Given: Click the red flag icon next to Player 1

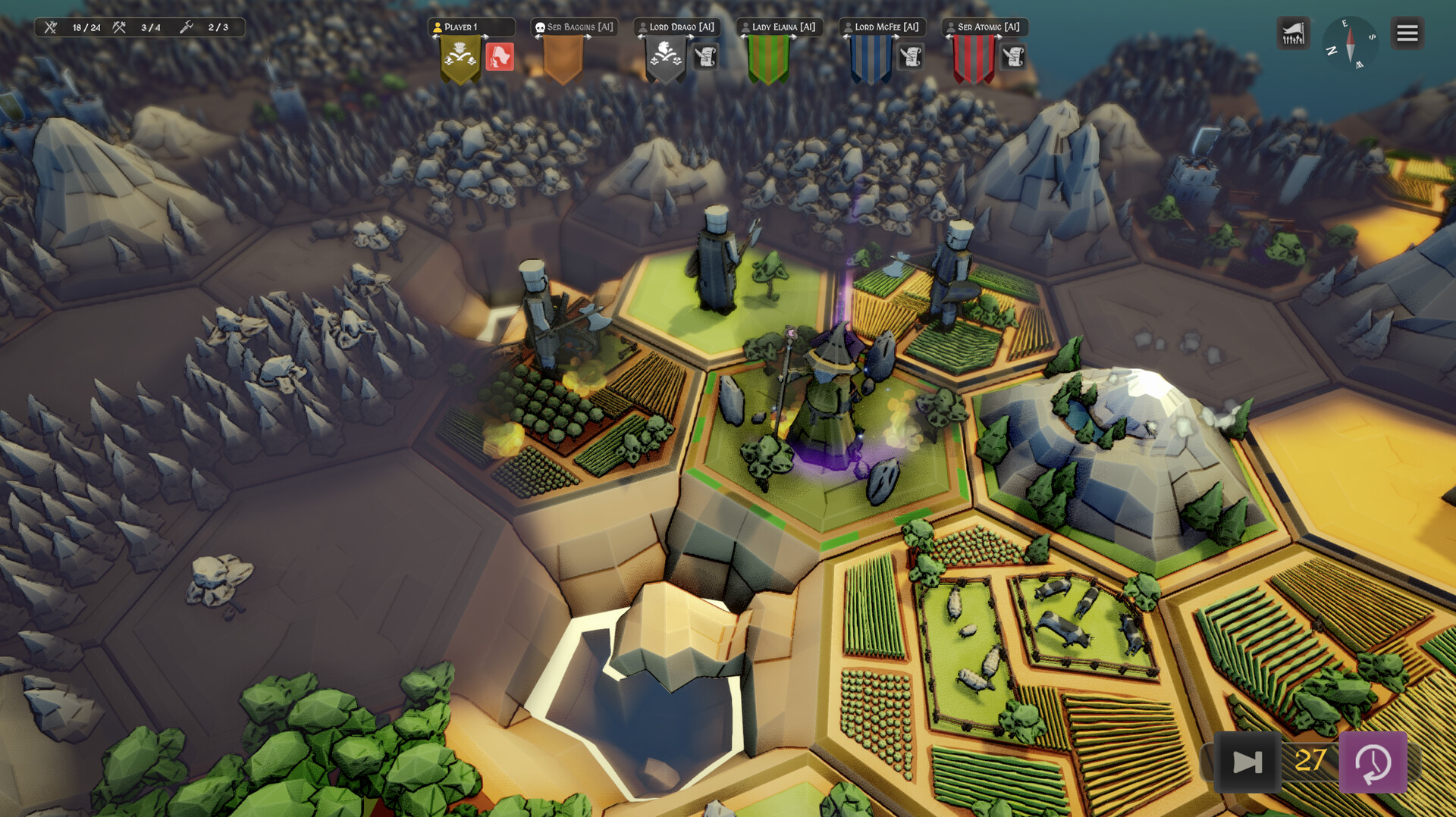Looking at the screenshot, I should 500,57.
